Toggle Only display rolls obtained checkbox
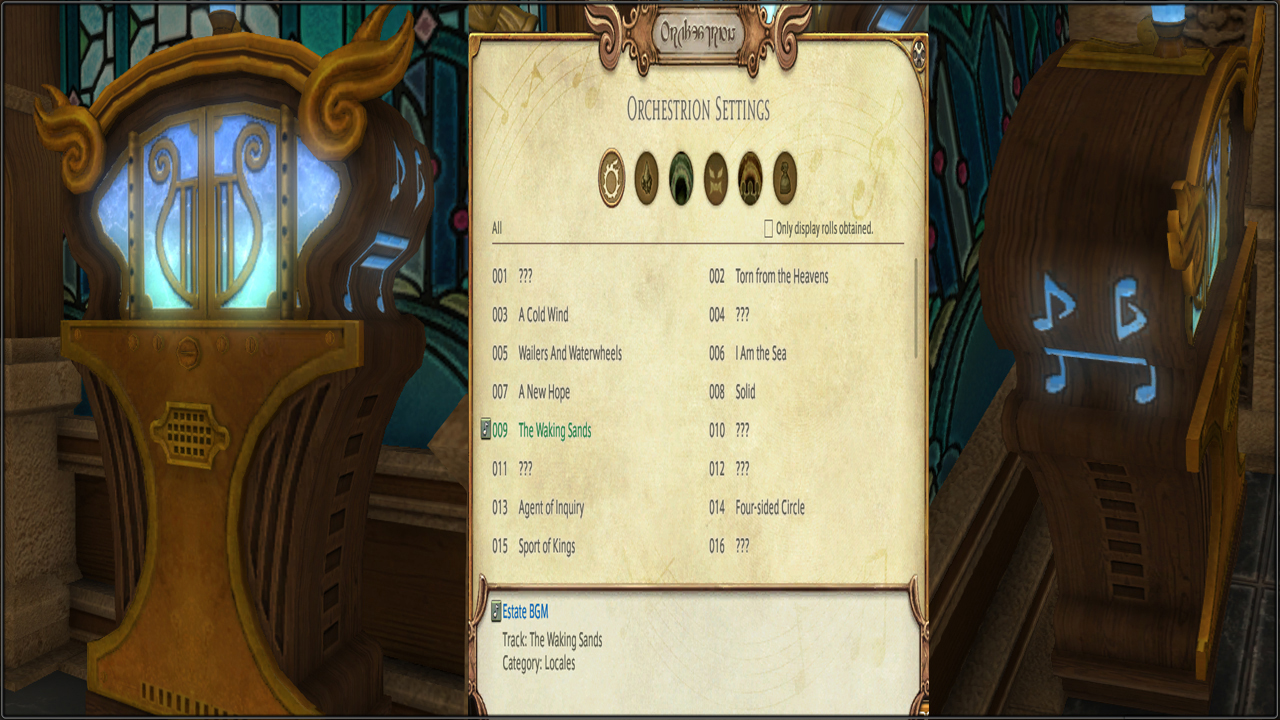1280x720 pixels. point(769,229)
